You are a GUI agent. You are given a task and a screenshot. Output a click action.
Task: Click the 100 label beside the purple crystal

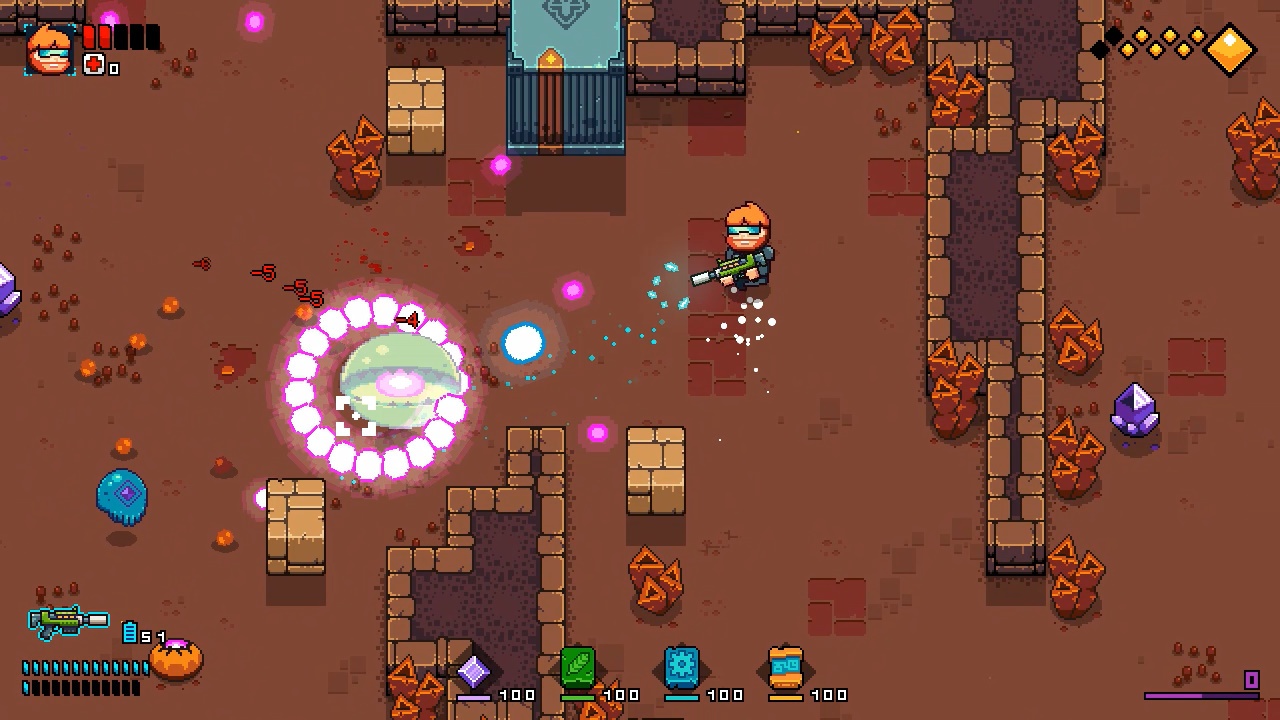coord(517,694)
